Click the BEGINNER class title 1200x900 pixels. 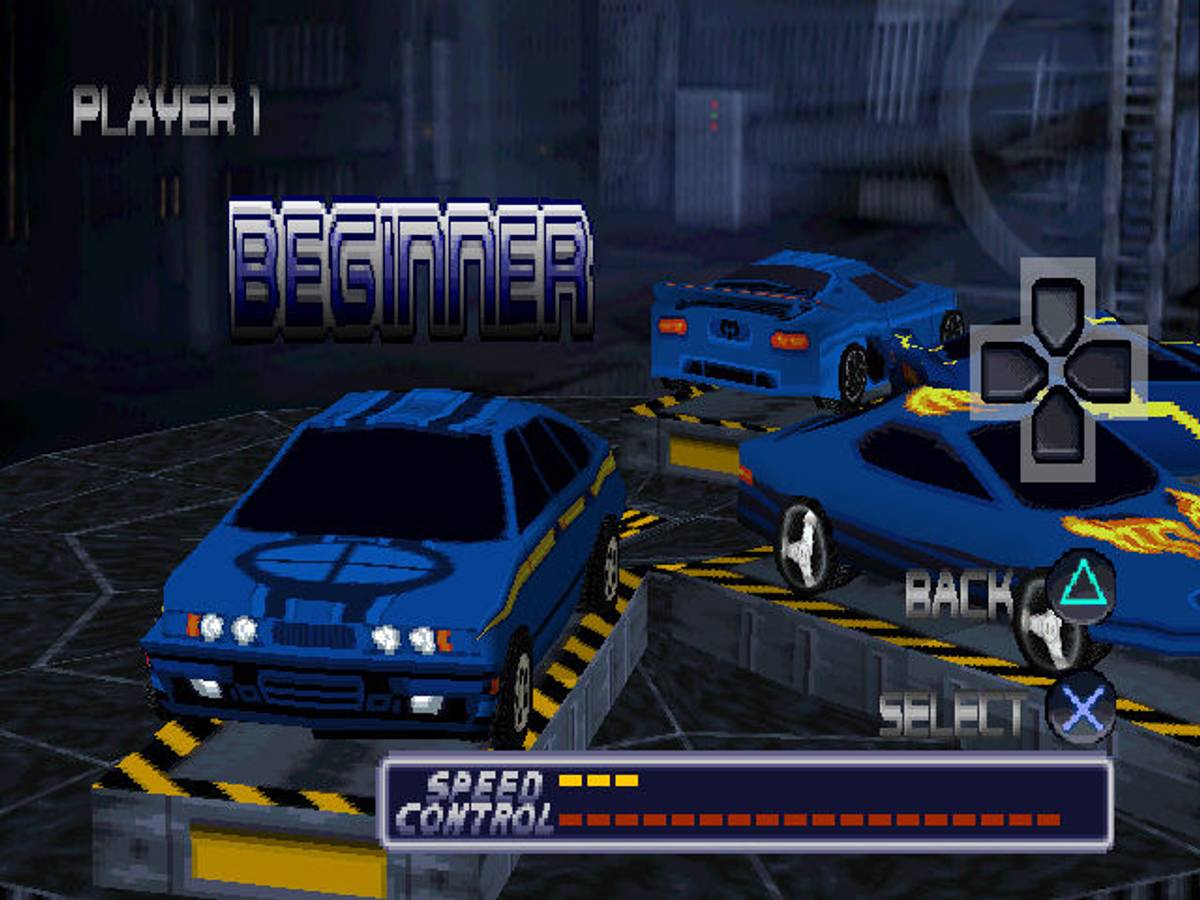coord(411,270)
